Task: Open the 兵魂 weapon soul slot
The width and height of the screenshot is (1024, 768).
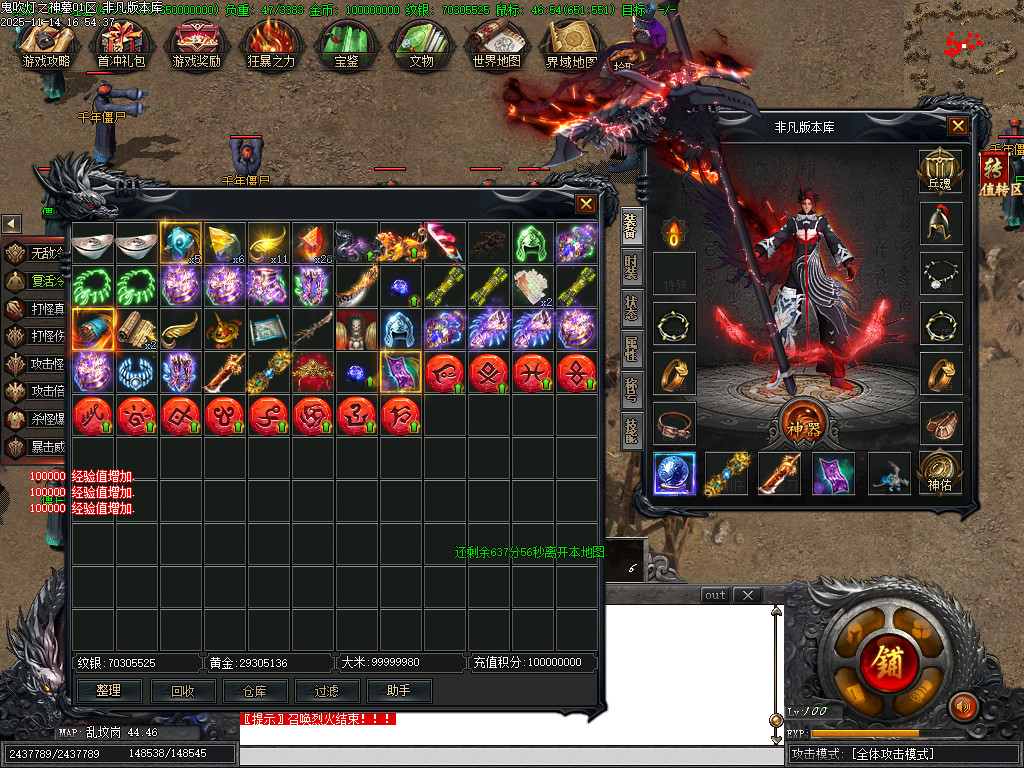Action: coord(940,172)
